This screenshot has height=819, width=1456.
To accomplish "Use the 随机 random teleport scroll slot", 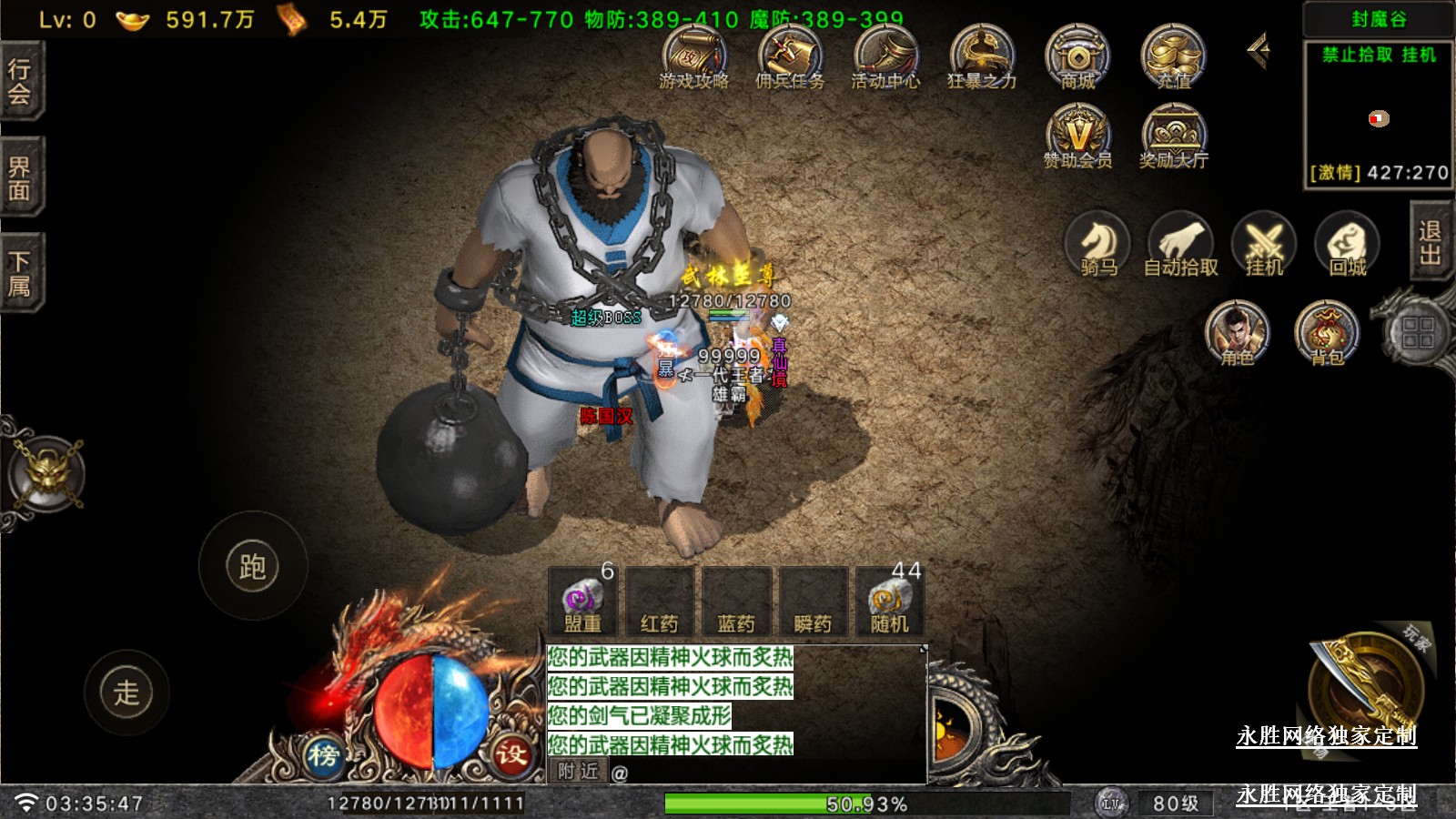I will [x=889, y=602].
